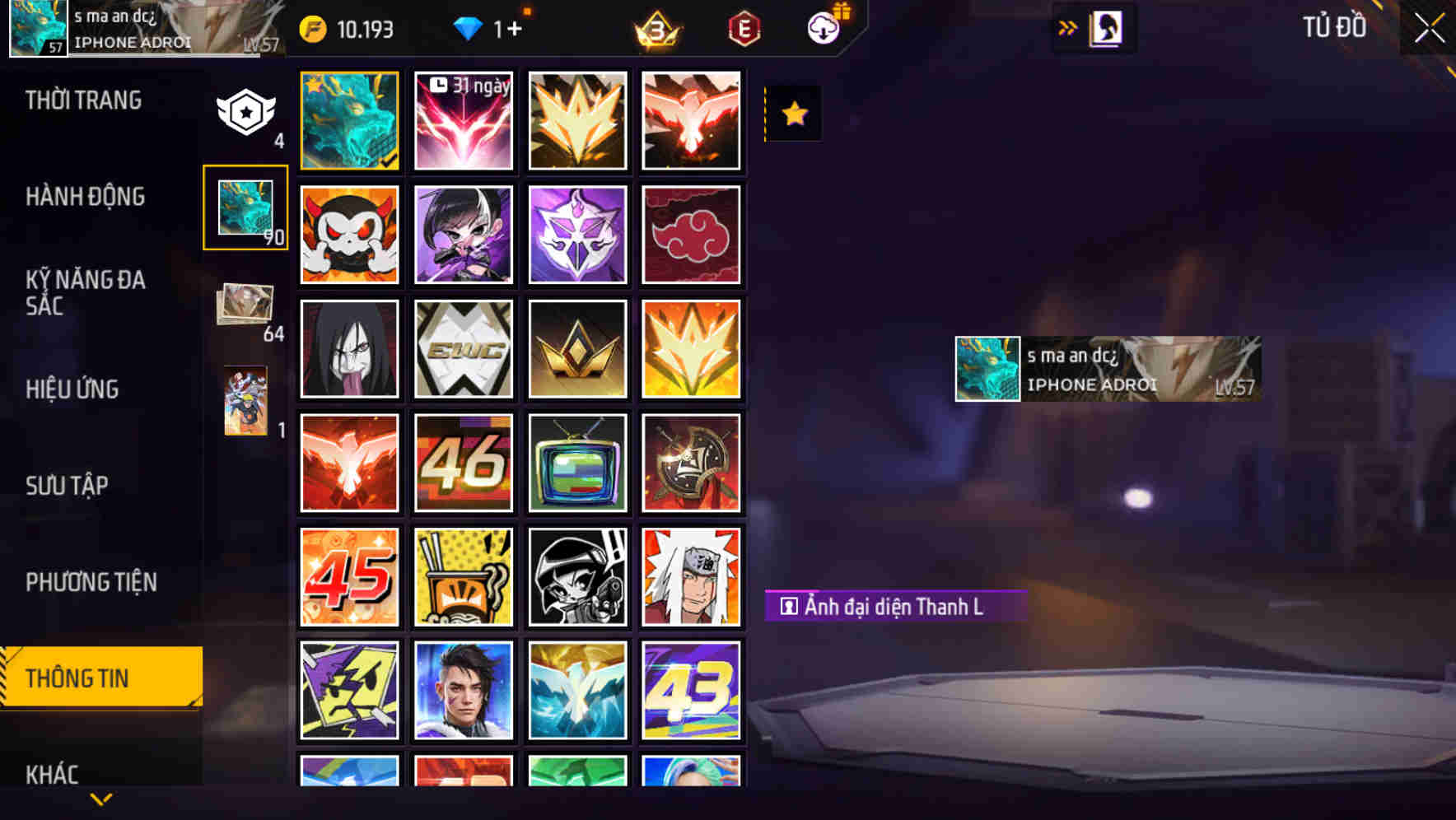Toggle the yellow favorite star filter
This screenshot has width=1456, height=820.
pos(793,114)
